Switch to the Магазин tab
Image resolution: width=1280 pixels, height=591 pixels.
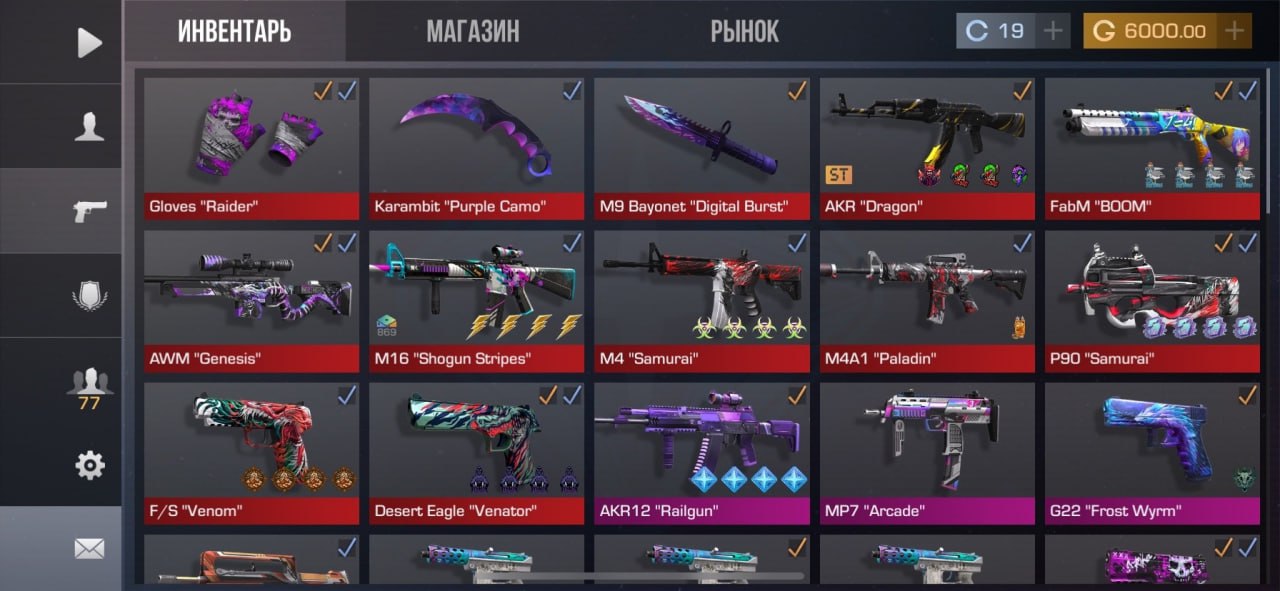tap(472, 31)
